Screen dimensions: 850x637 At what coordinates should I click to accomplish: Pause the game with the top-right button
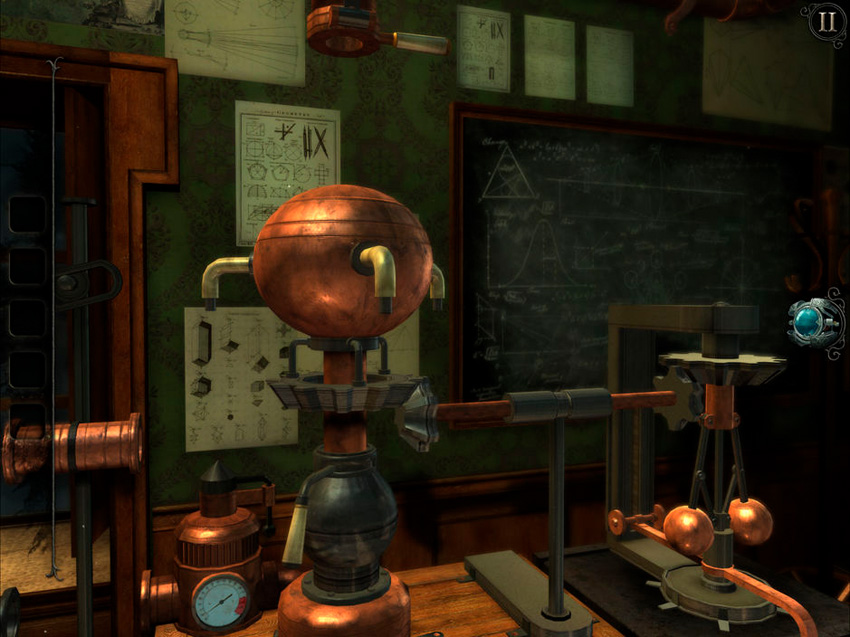[x=826, y=22]
